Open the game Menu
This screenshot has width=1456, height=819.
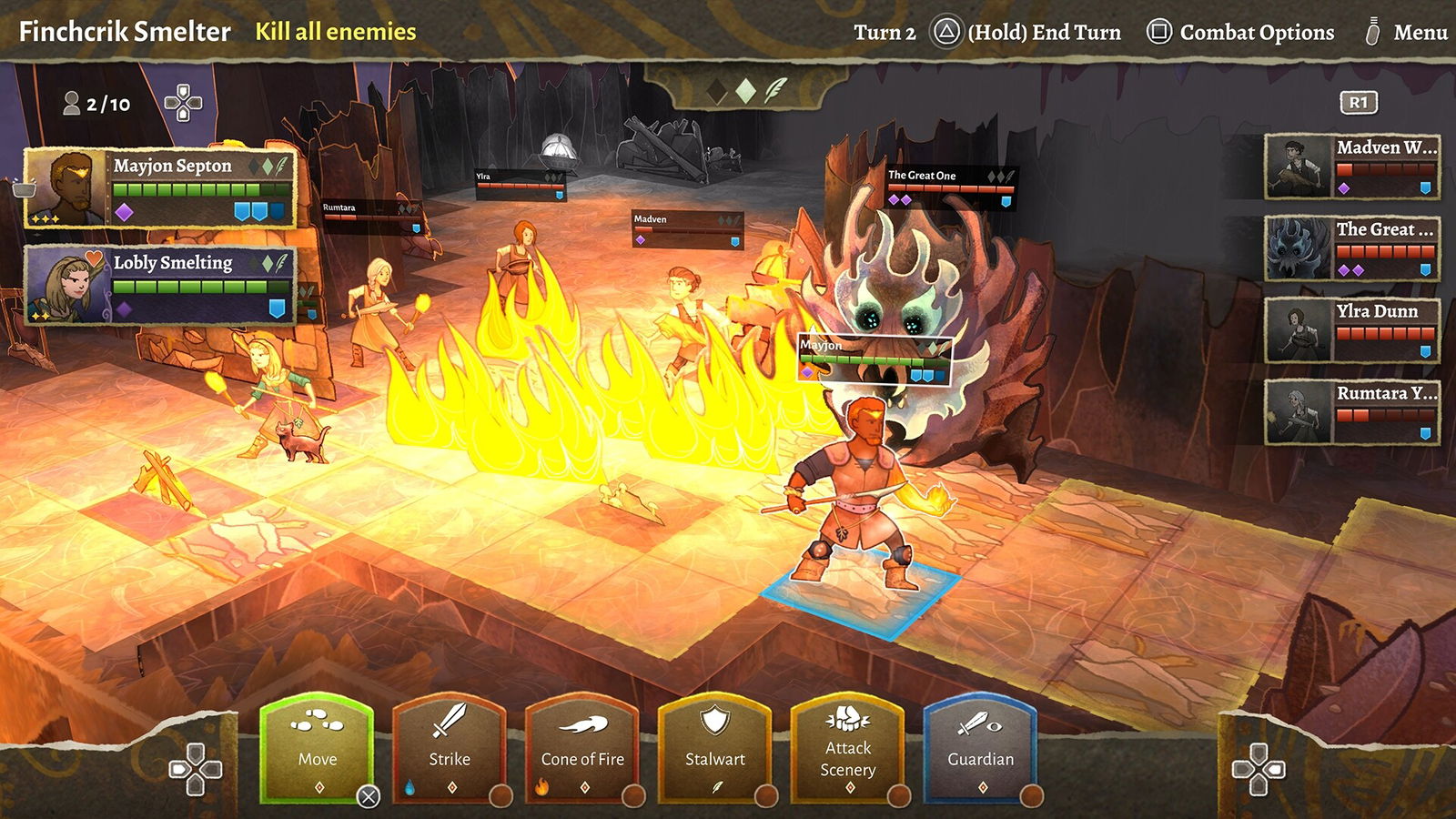(1407, 33)
